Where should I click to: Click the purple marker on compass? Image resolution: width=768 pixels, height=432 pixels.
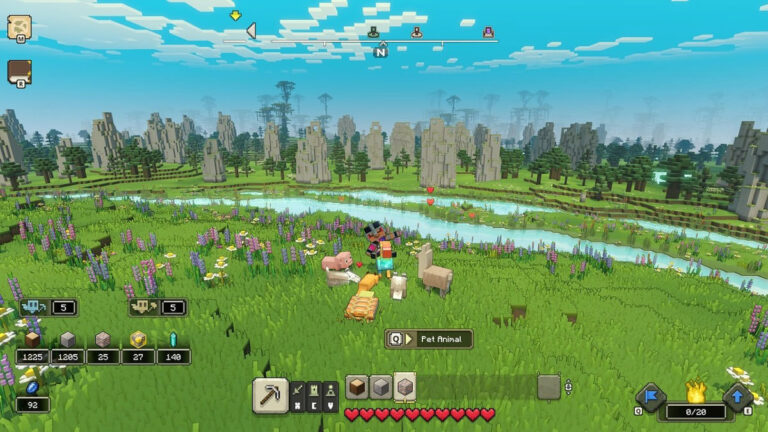pos(488,33)
